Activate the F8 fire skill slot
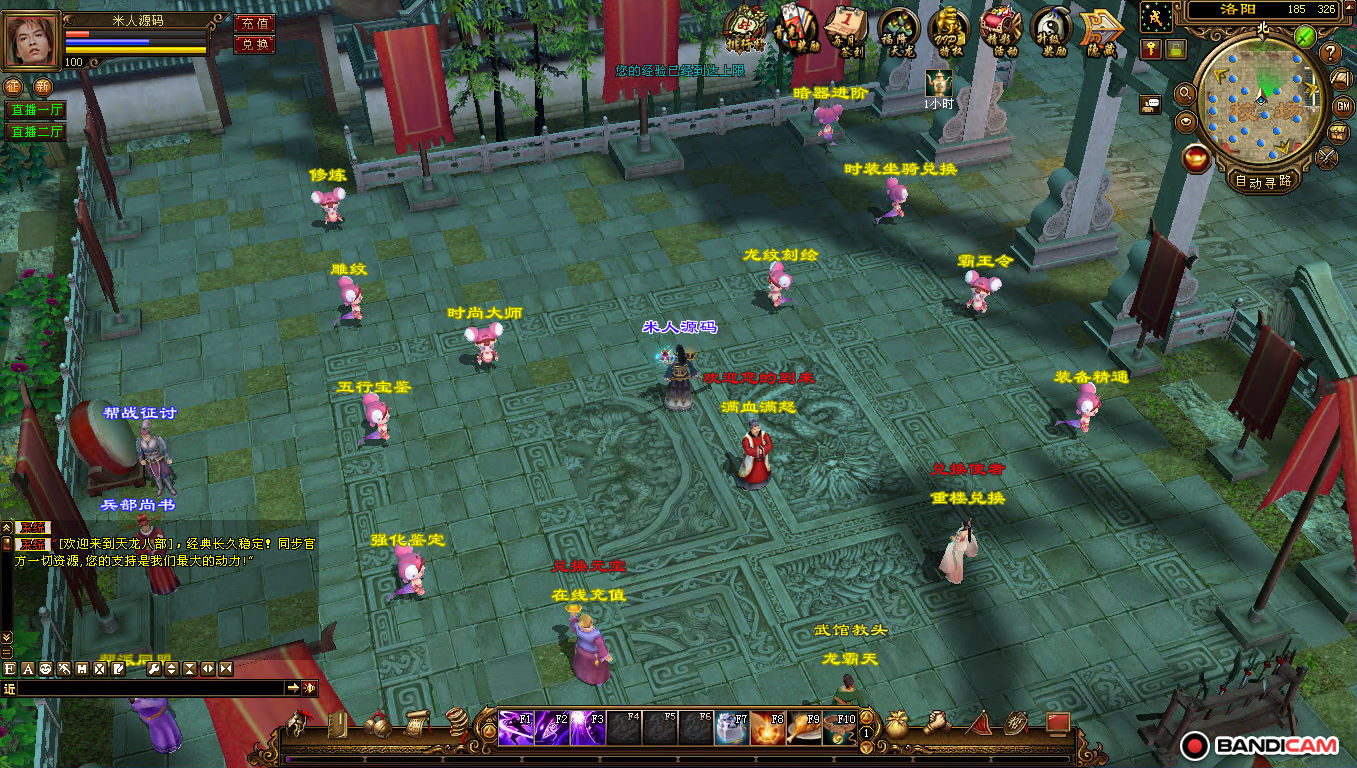 point(767,727)
